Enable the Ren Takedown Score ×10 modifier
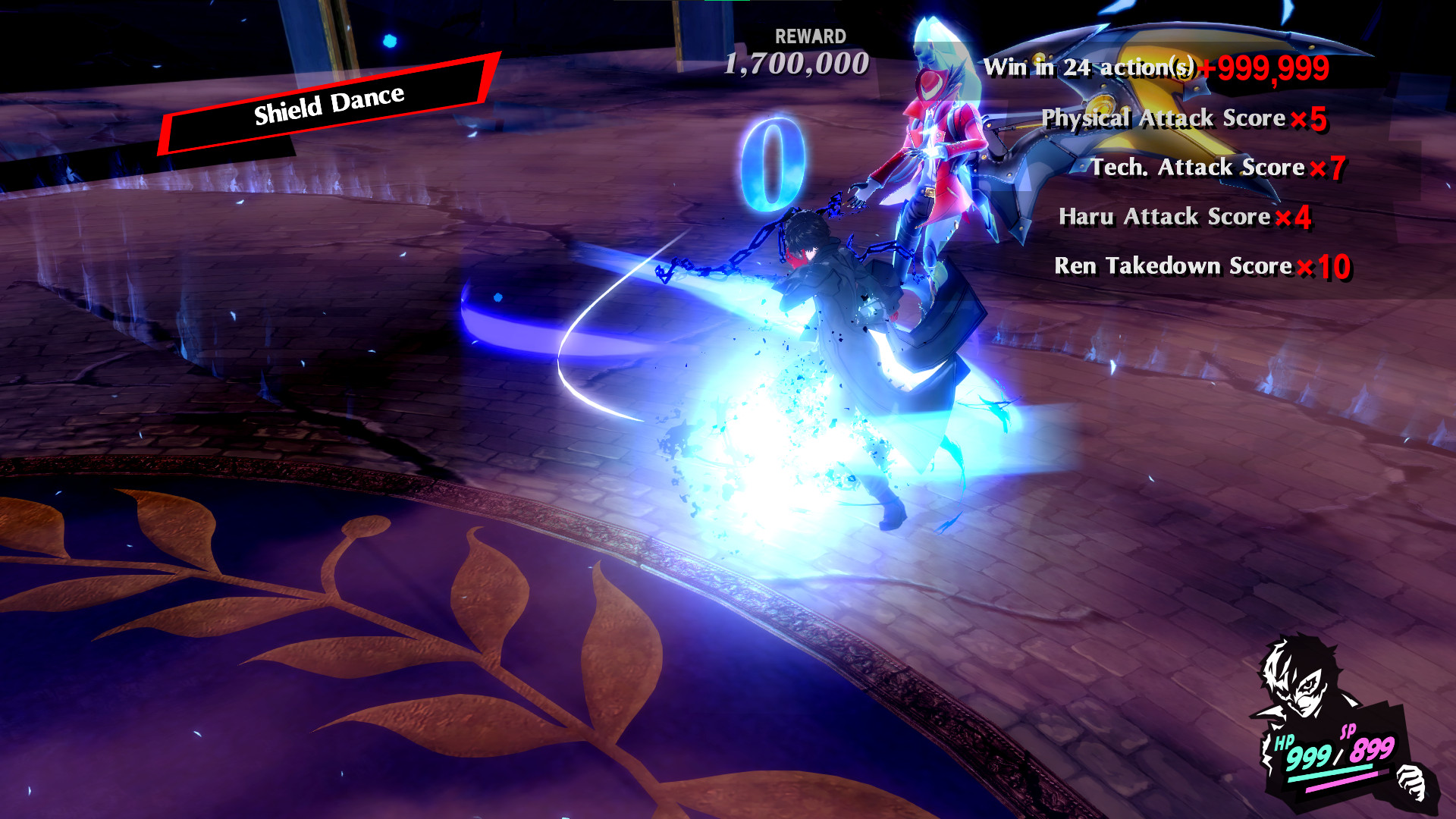The width and height of the screenshot is (1456, 819). [1202, 267]
